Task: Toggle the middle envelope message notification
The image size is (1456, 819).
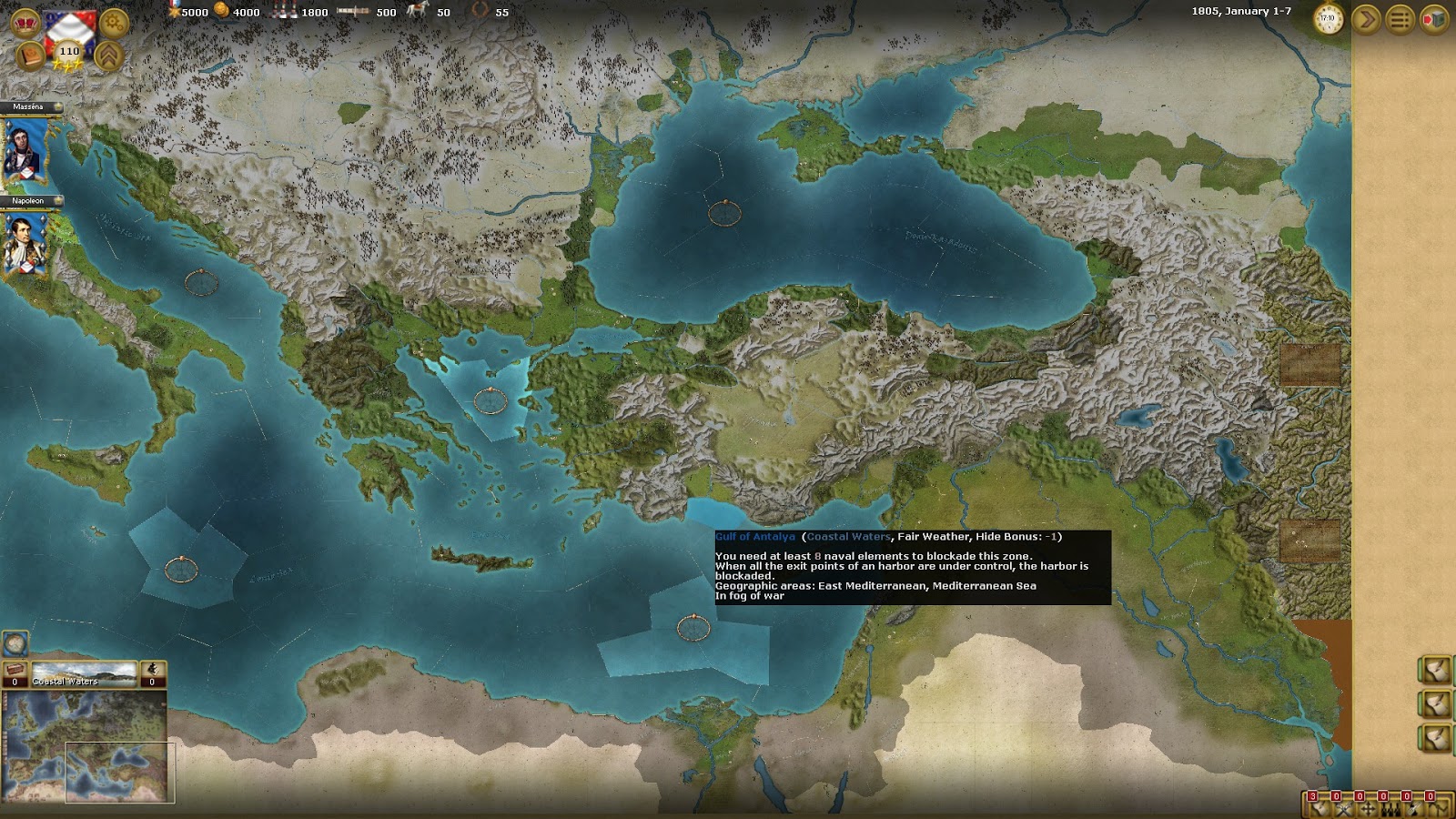Action: tap(1436, 702)
